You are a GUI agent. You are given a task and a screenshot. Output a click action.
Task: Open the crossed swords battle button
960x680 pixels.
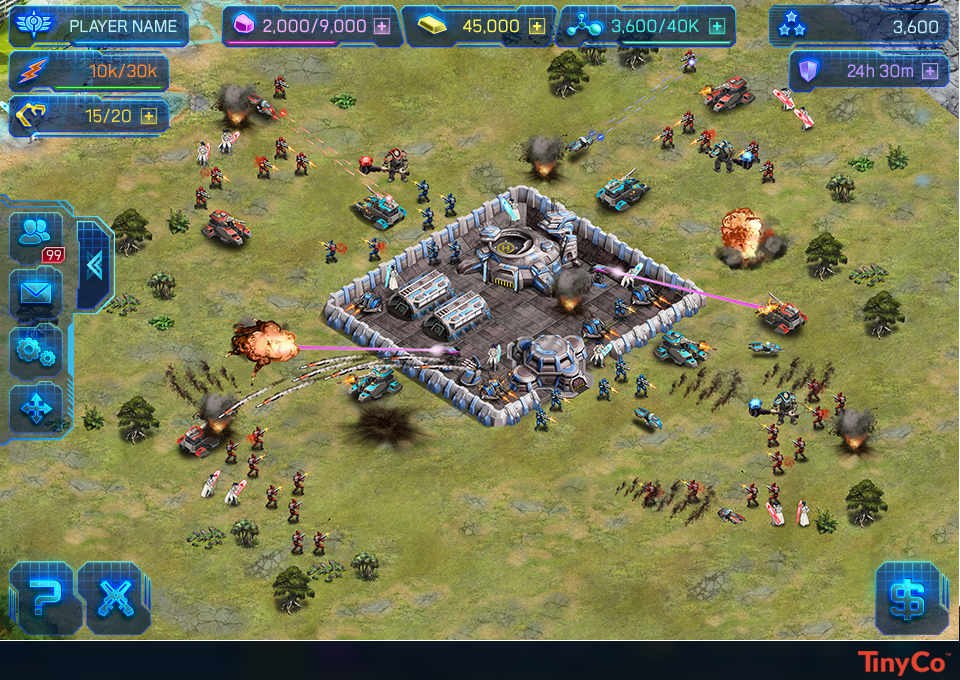tap(112, 597)
